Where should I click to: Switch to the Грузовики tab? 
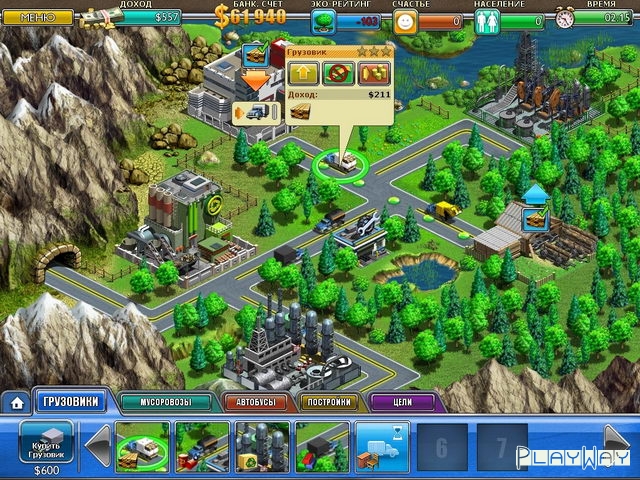tap(70, 402)
